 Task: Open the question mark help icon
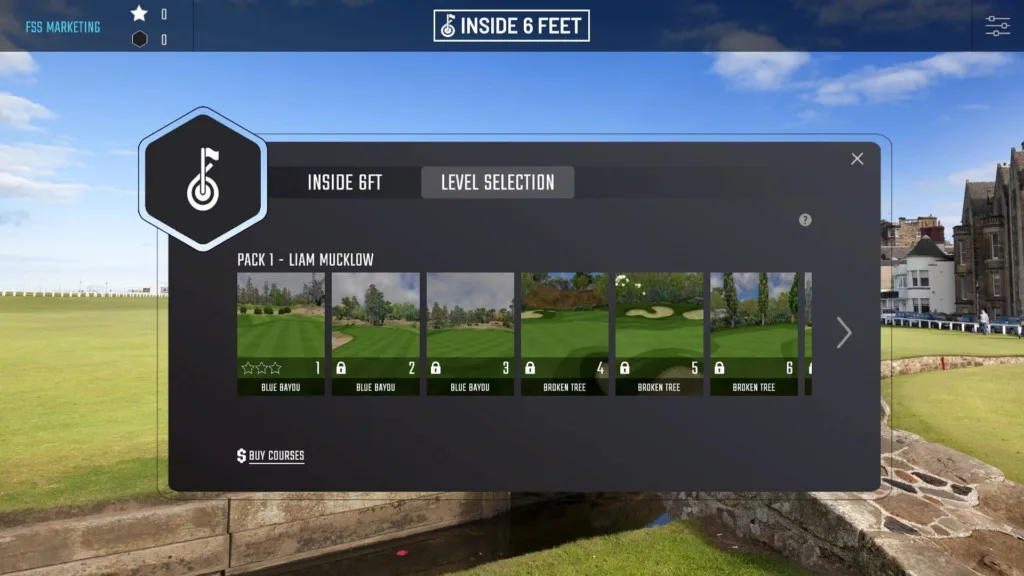pos(805,220)
